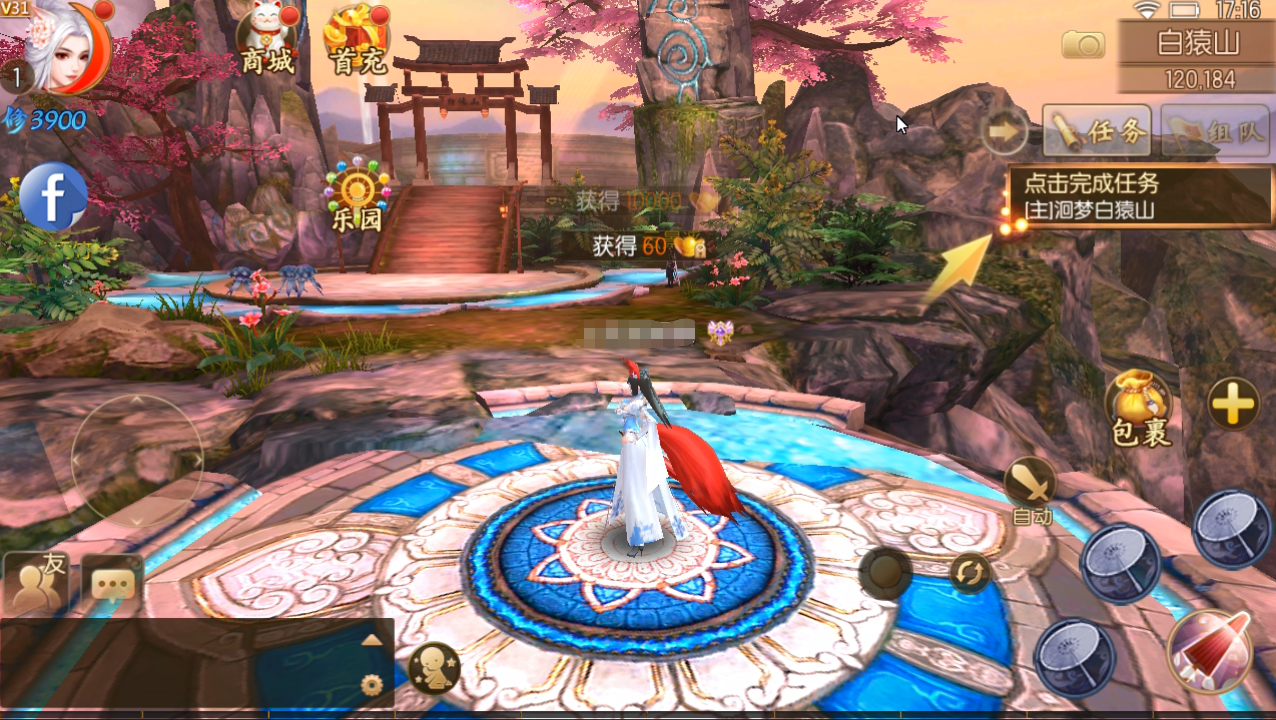
Task: Click the Facebook logo button
Action: click(53, 197)
